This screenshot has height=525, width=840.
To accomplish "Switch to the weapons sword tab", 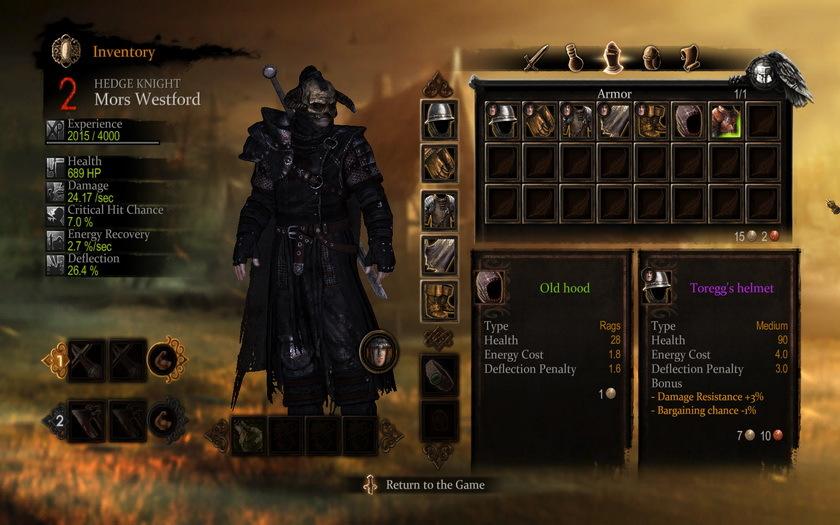I will click(x=539, y=56).
